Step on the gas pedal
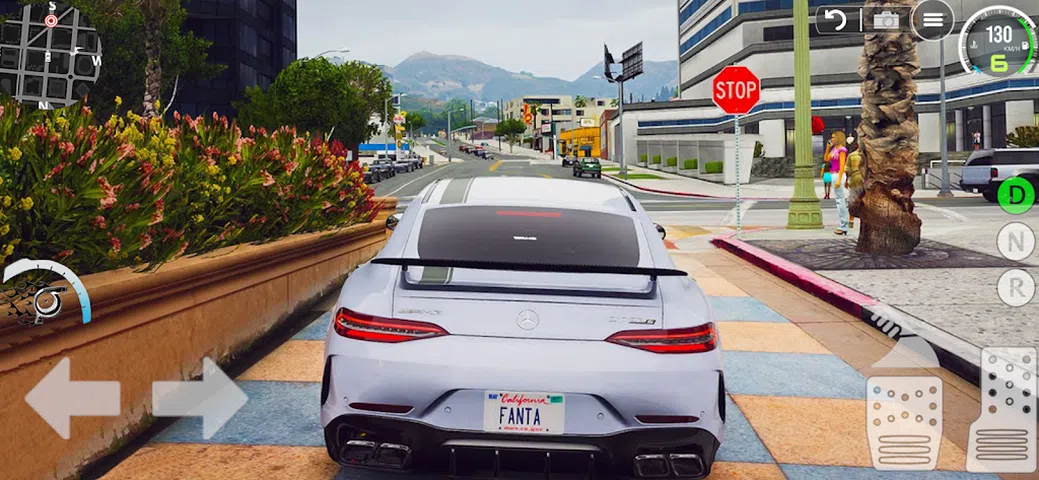This screenshot has width=1039, height=480. coord(1002,410)
